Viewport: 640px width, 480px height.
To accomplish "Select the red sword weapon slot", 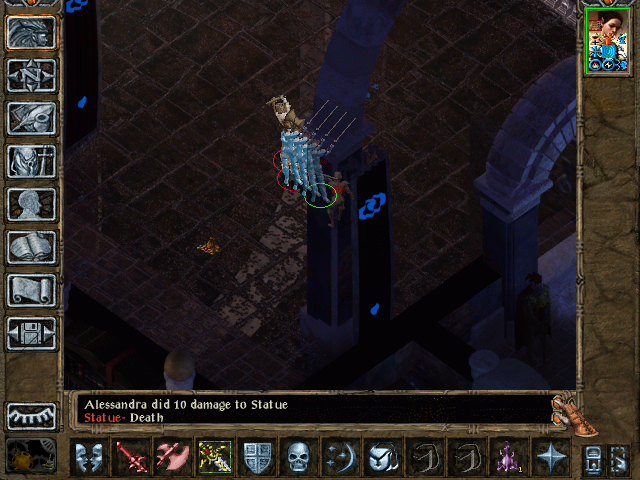I will coord(131,457).
